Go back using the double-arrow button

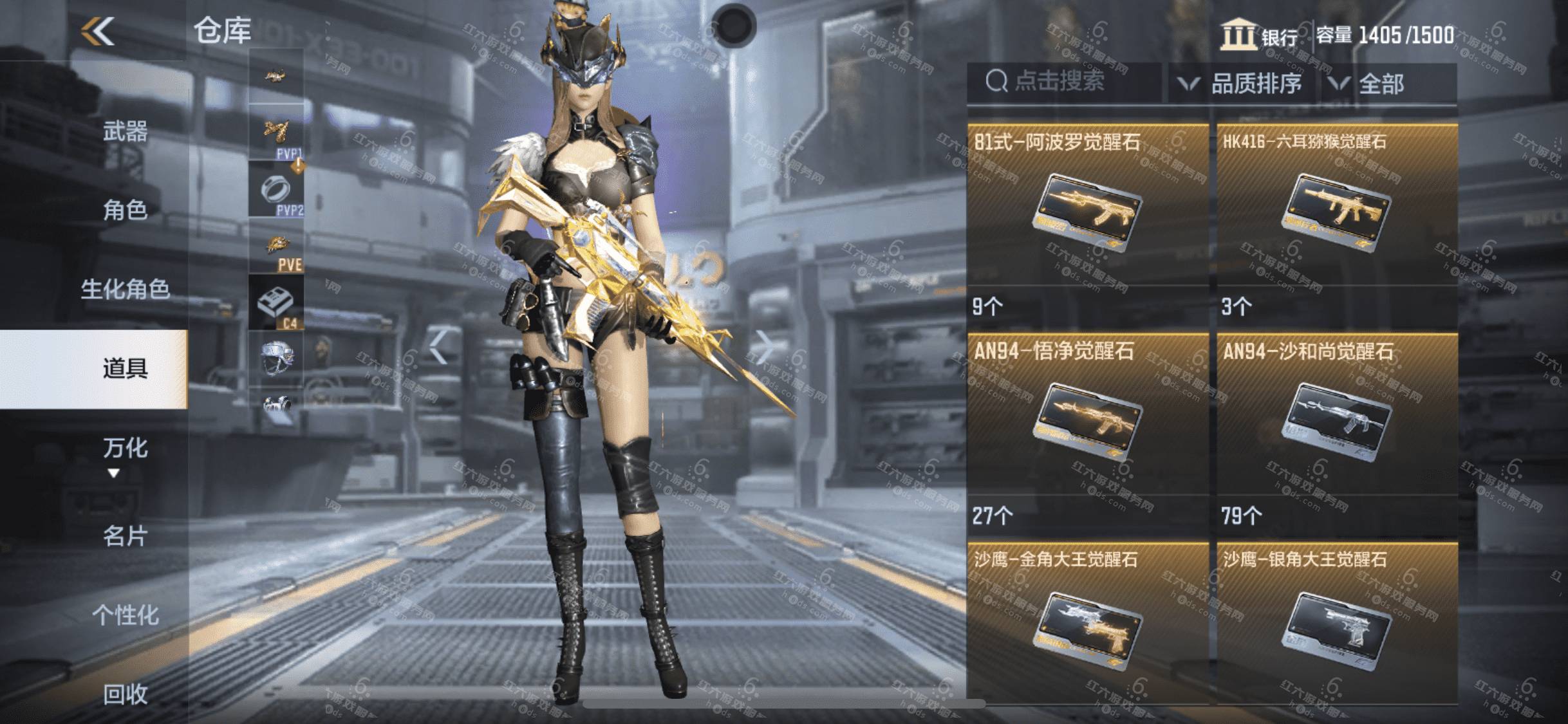click(98, 31)
